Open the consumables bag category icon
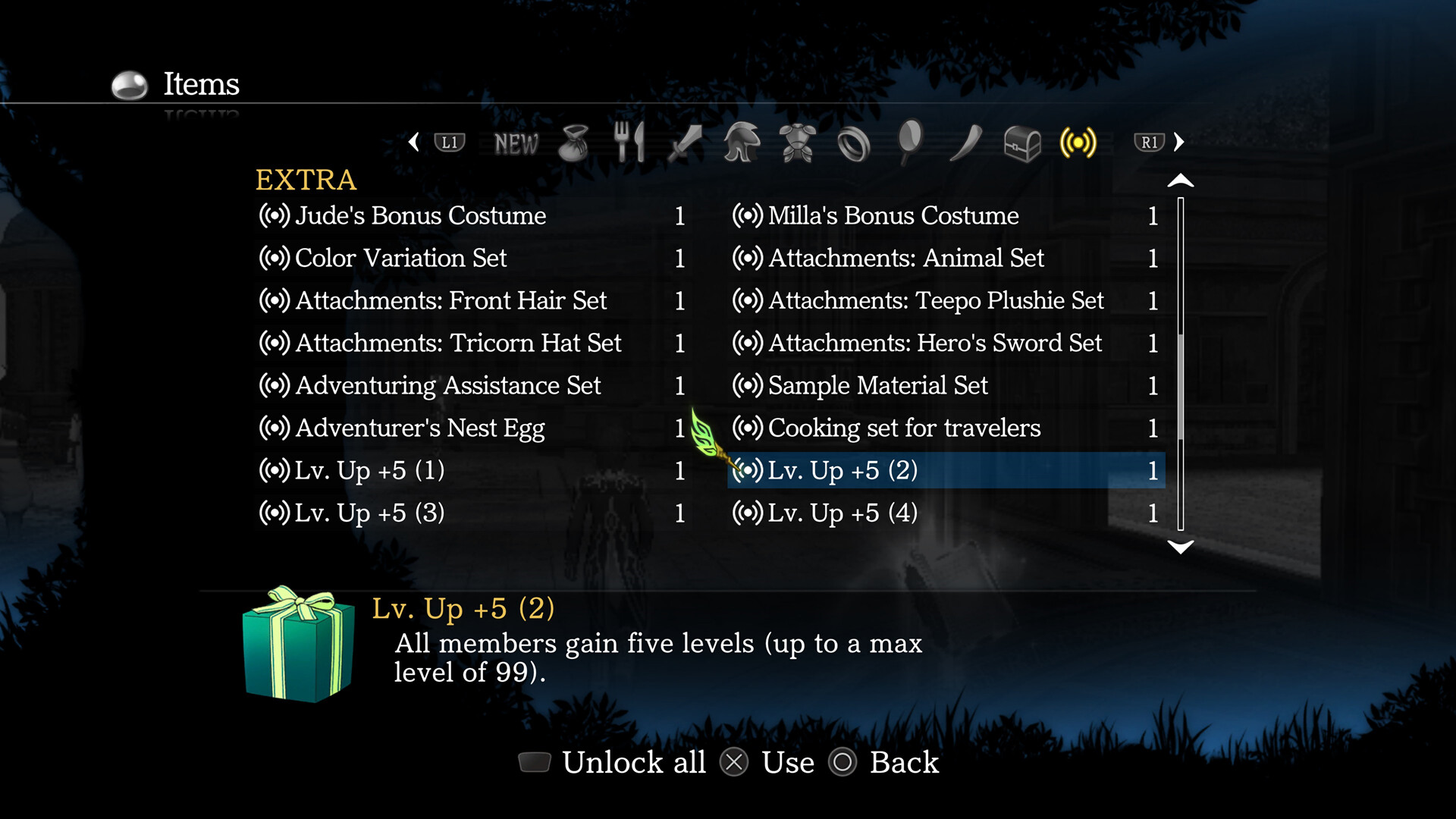The height and width of the screenshot is (819, 1456). coord(574,143)
